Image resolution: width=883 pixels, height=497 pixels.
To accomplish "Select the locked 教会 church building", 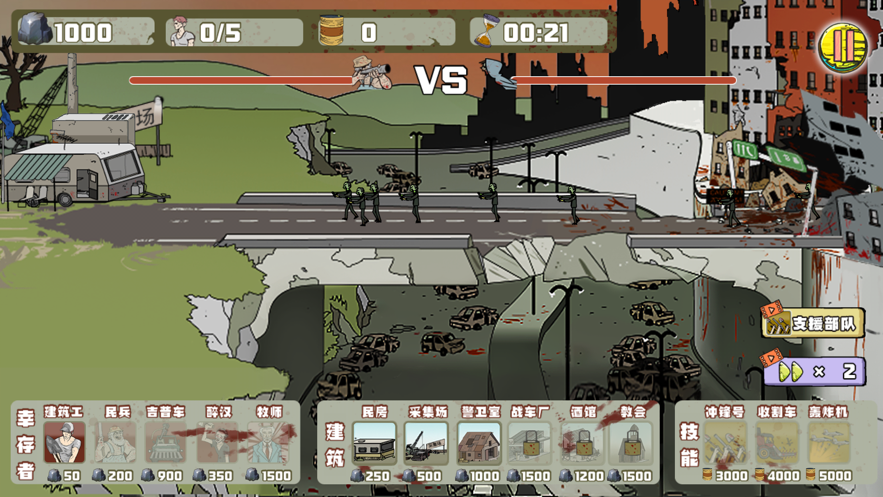I will point(632,443).
